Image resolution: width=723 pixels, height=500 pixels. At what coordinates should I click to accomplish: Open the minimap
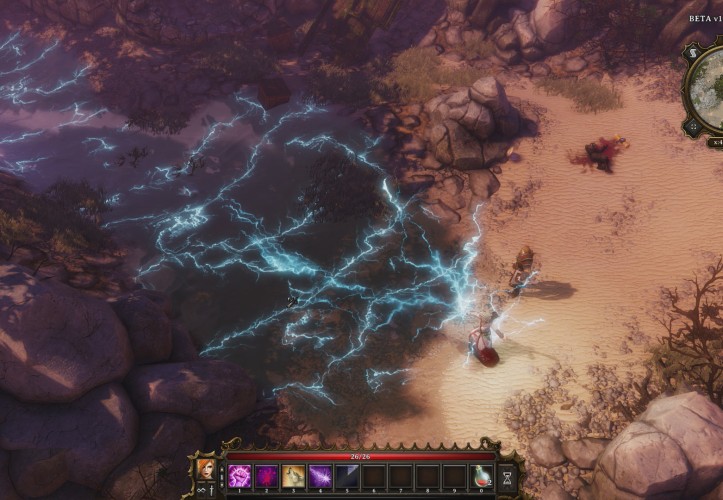pos(708,90)
